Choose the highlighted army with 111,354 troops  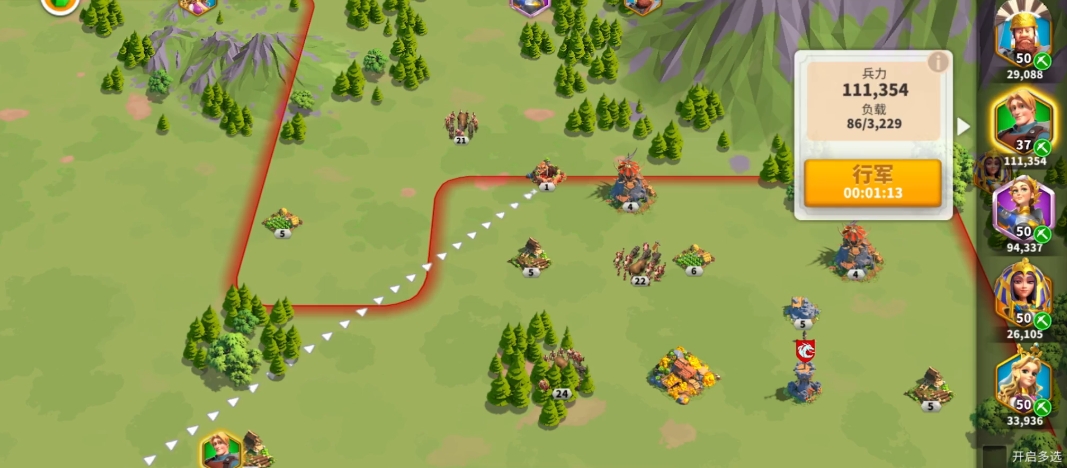pos(1023,123)
